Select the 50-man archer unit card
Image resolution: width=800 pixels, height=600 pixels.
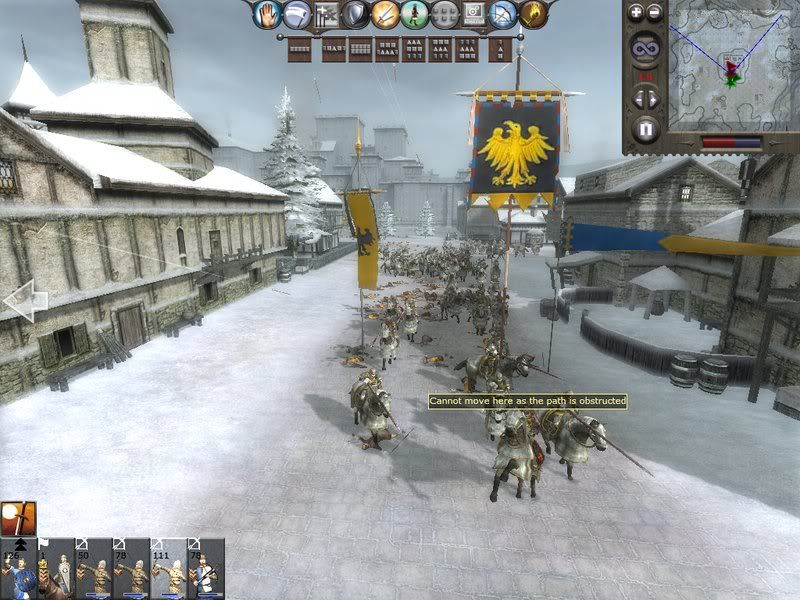tap(94, 569)
